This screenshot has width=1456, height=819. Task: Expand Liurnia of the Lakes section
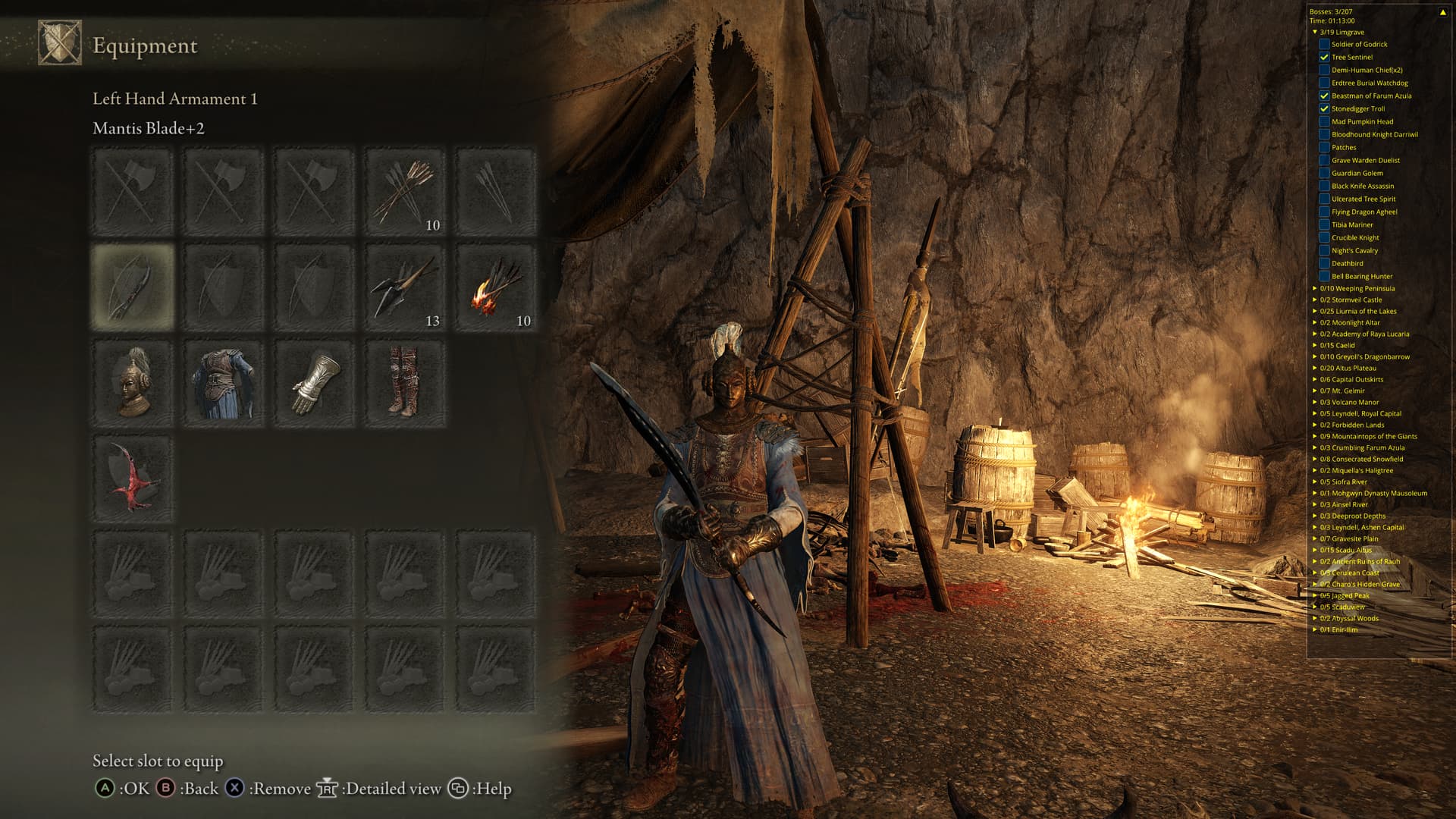[x=1315, y=311]
